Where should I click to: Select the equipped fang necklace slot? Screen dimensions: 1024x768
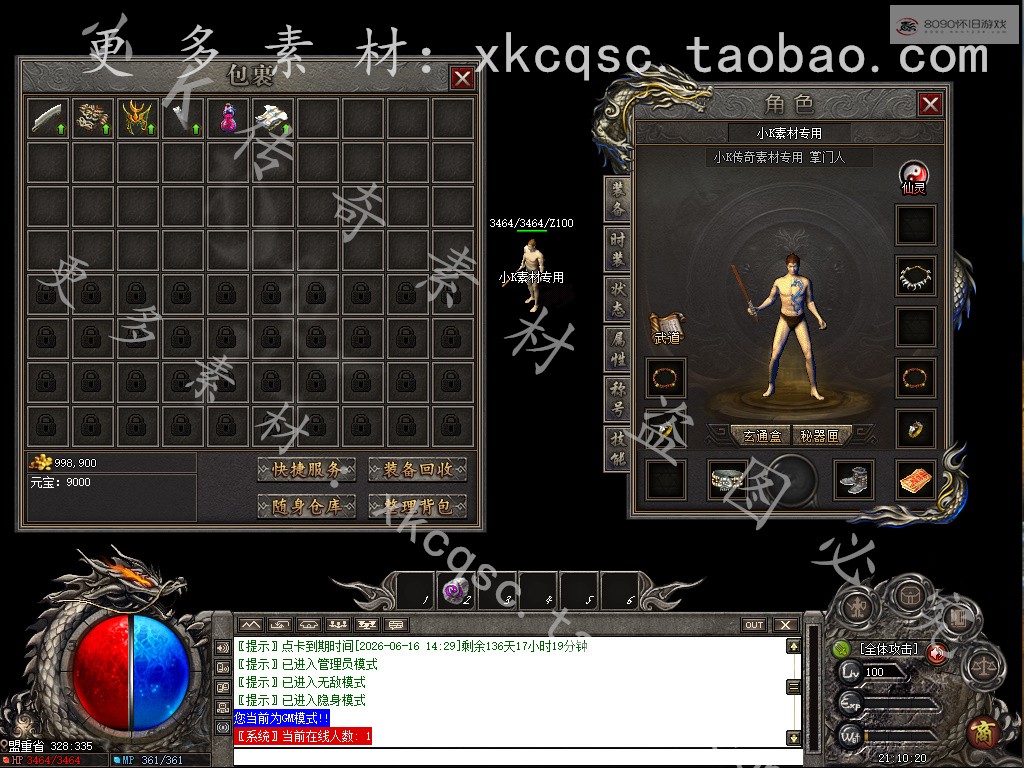tap(915, 276)
